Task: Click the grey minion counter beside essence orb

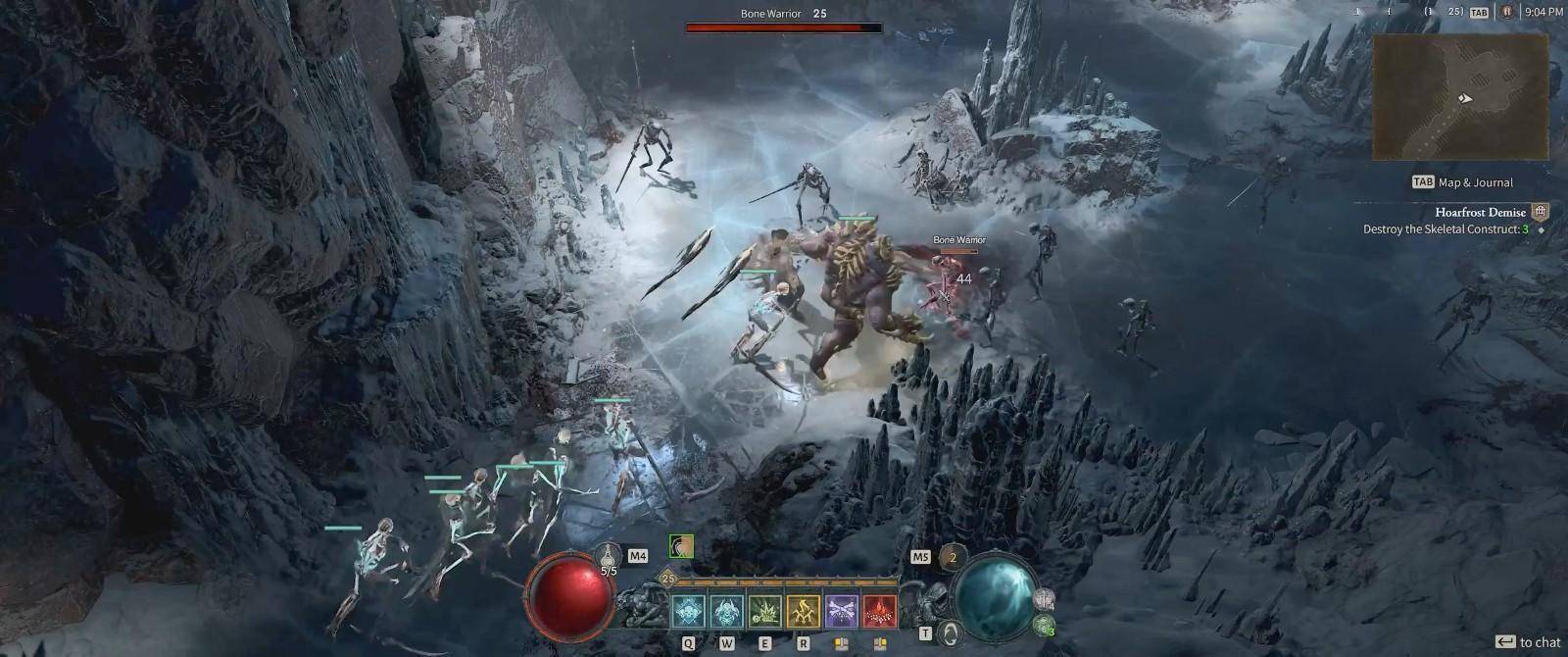Action: tap(1045, 597)
